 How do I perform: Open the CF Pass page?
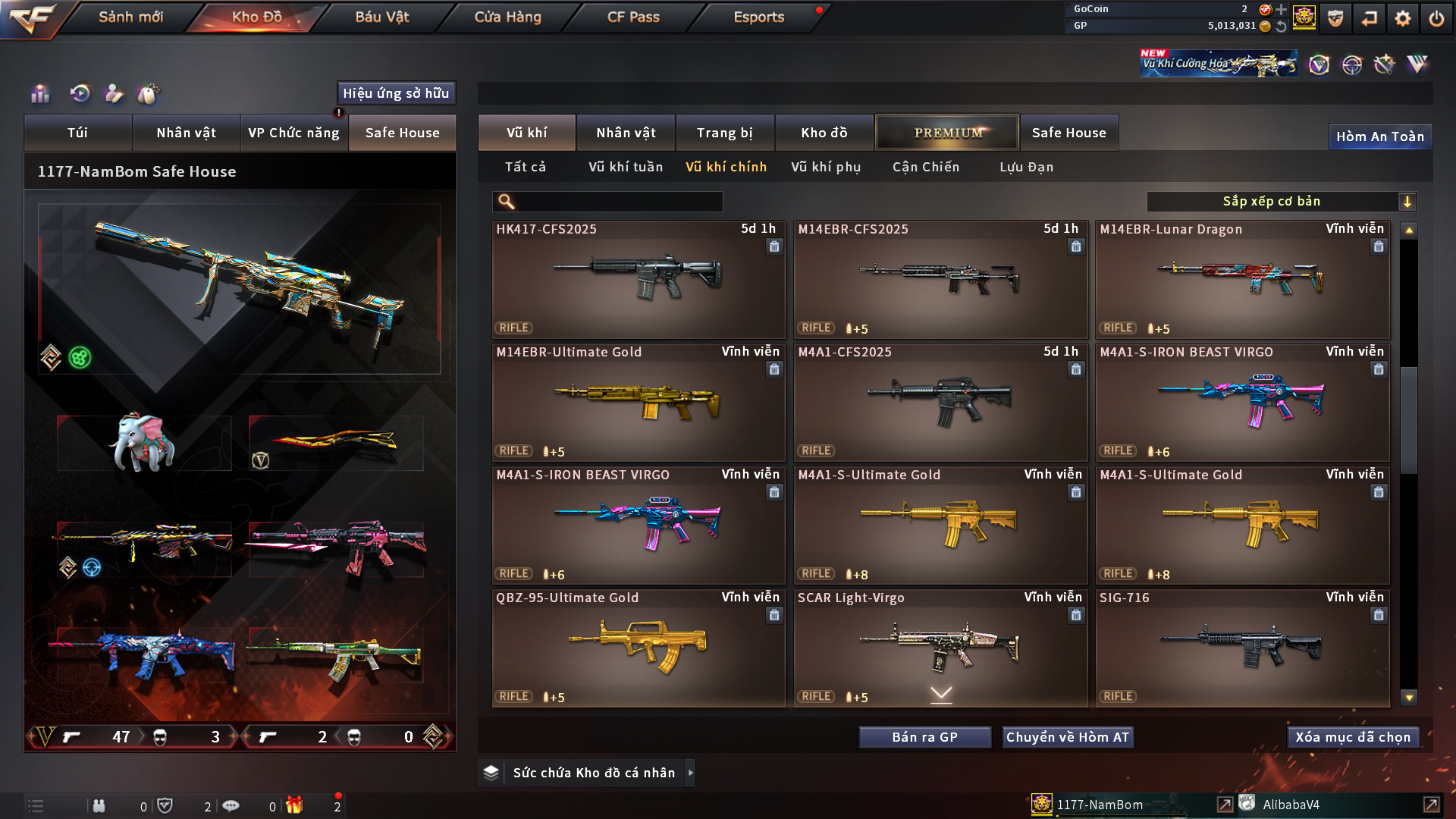point(633,17)
